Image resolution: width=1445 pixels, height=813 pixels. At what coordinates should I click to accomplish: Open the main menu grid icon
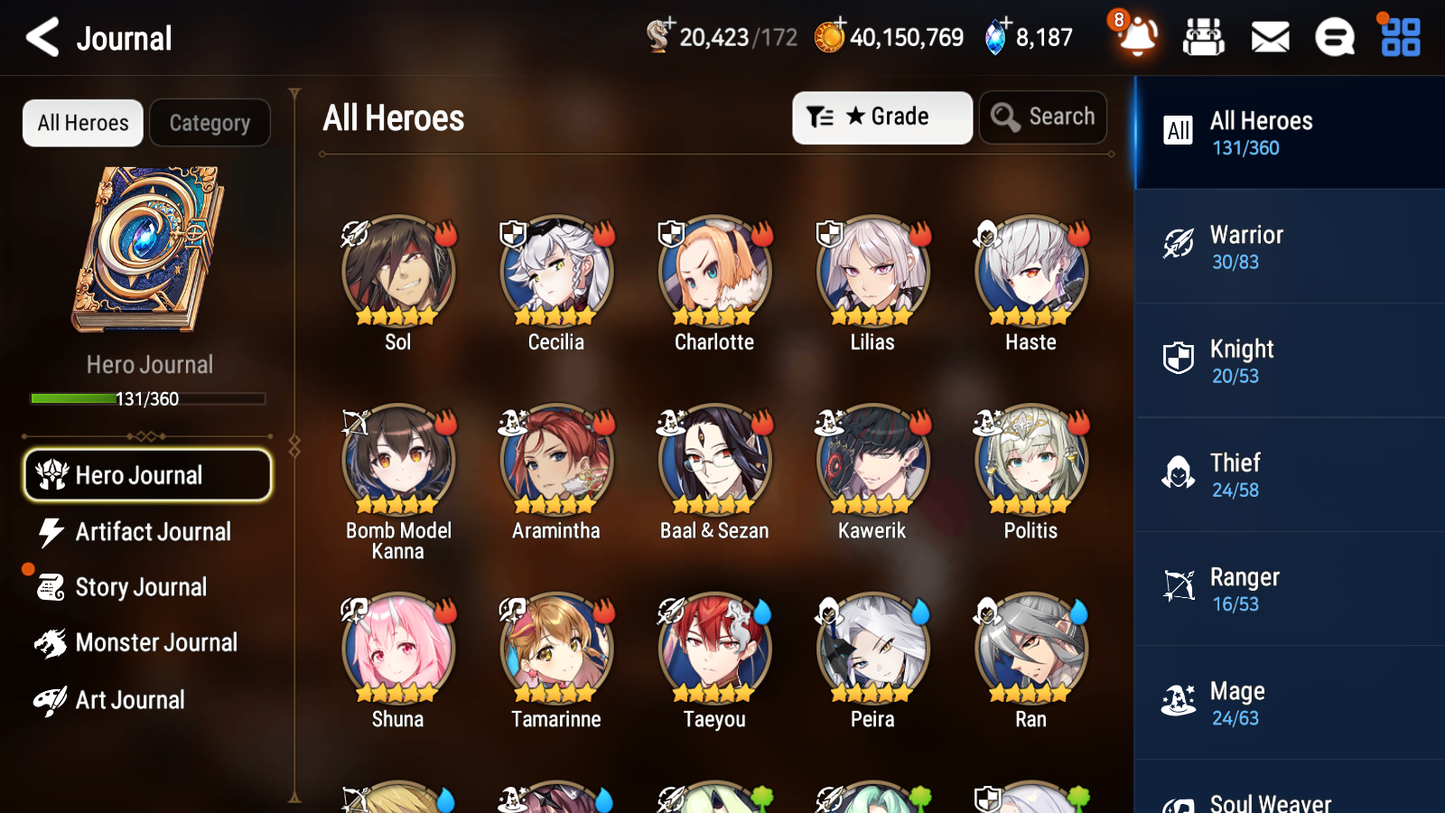tap(1399, 36)
